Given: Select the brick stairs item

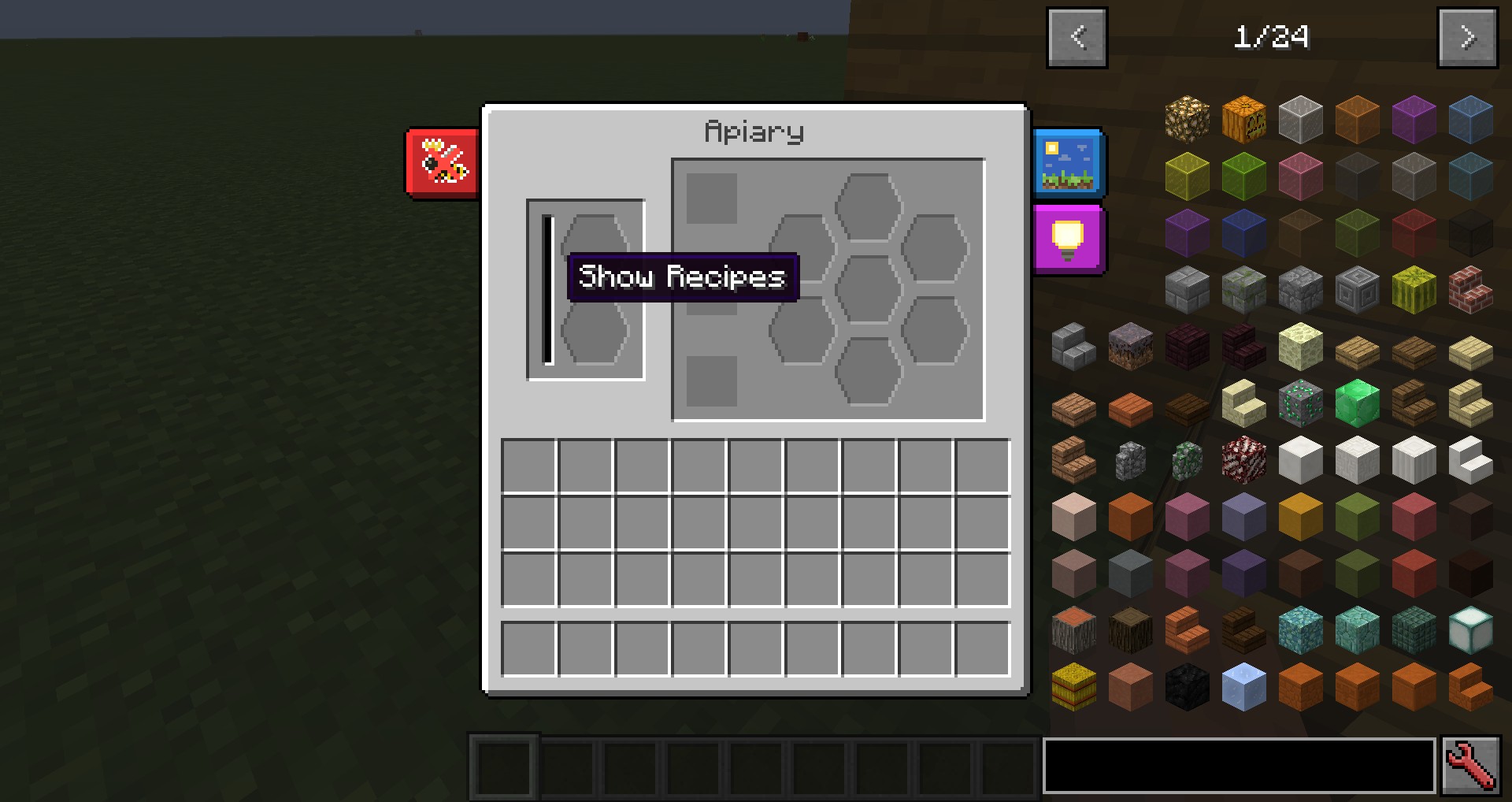Looking at the screenshot, I should pyautogui.click(x=1470, y=289).
